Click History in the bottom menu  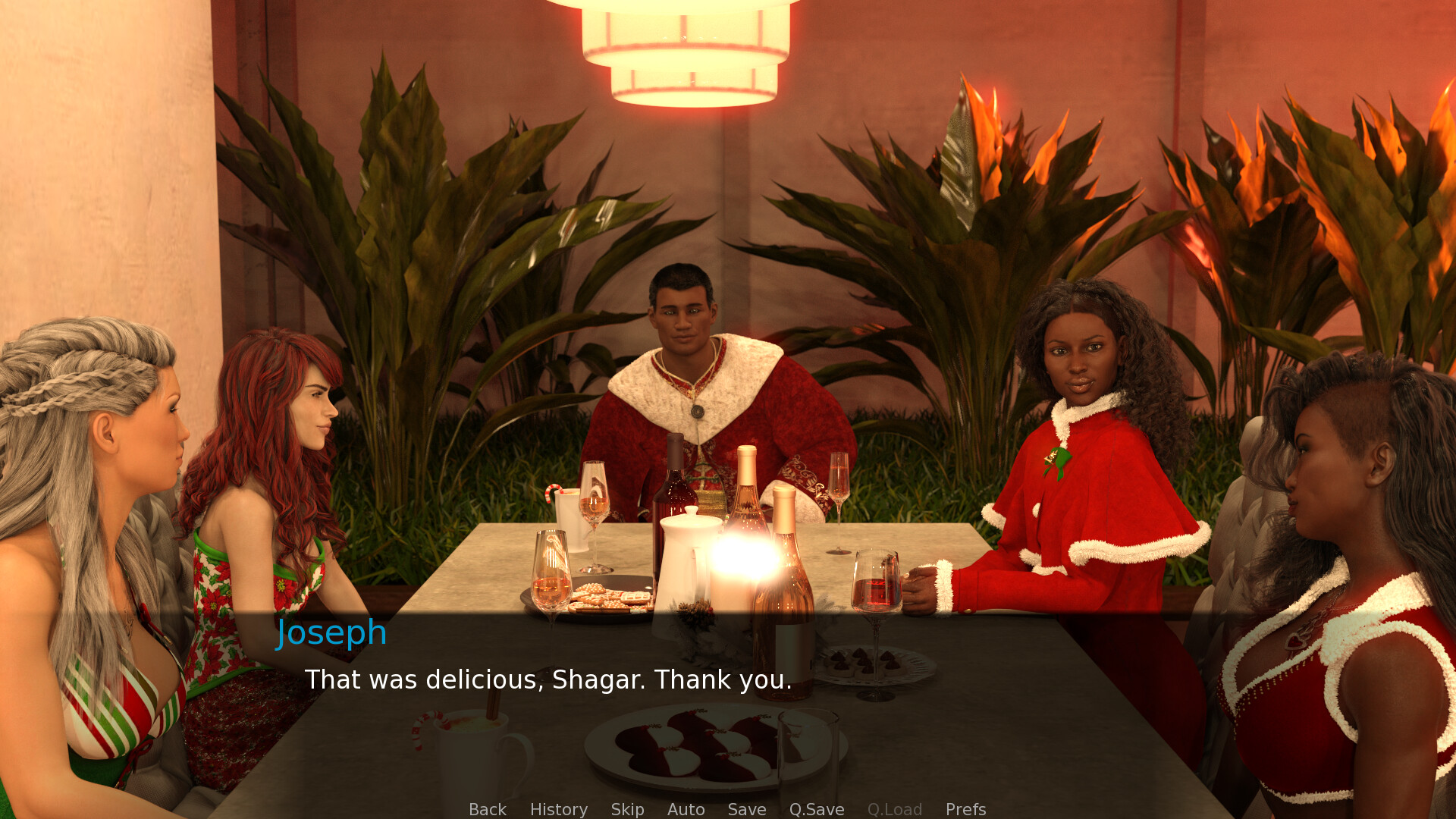coord(557,809)
